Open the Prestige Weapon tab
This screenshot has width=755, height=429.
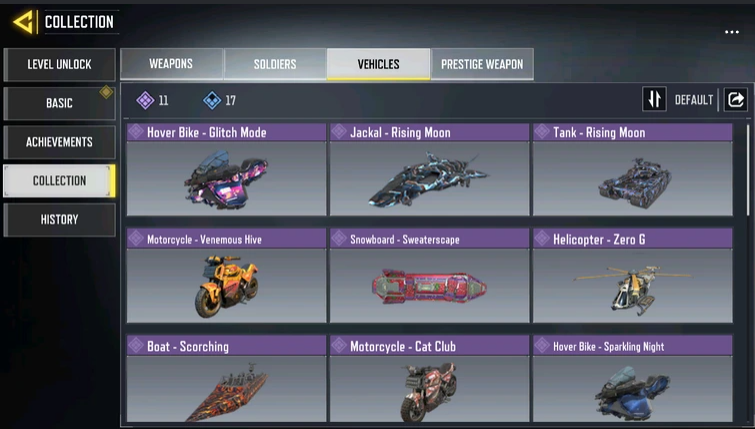482,64
